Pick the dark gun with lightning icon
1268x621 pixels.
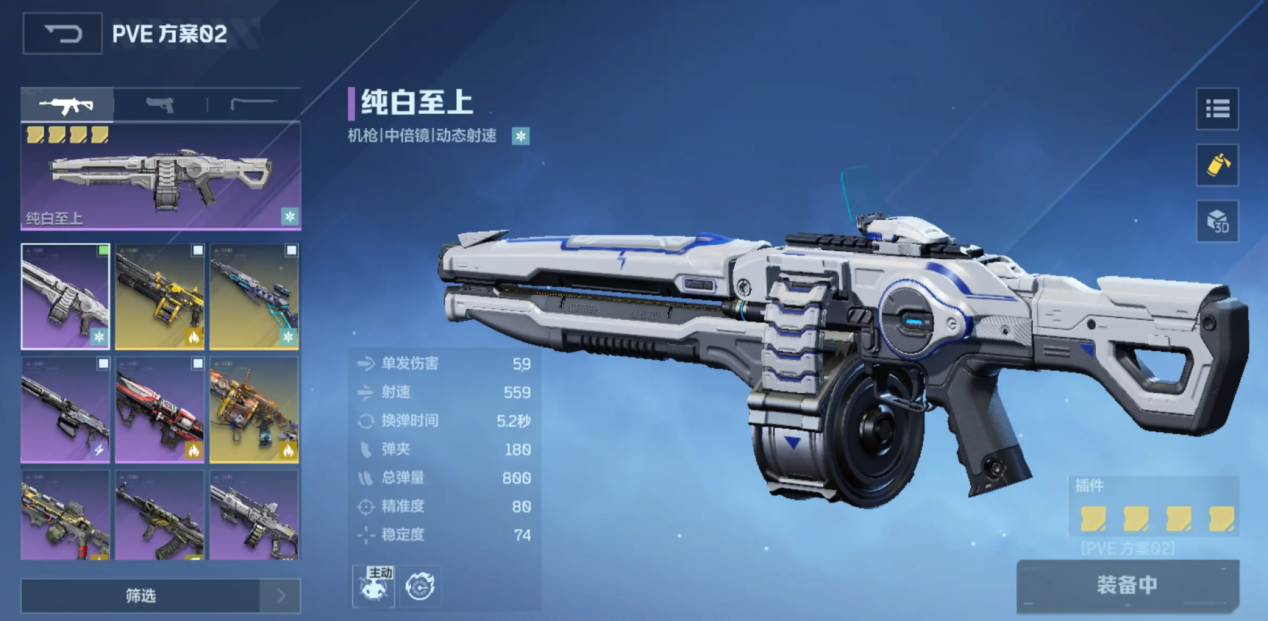tap(66, 409)
